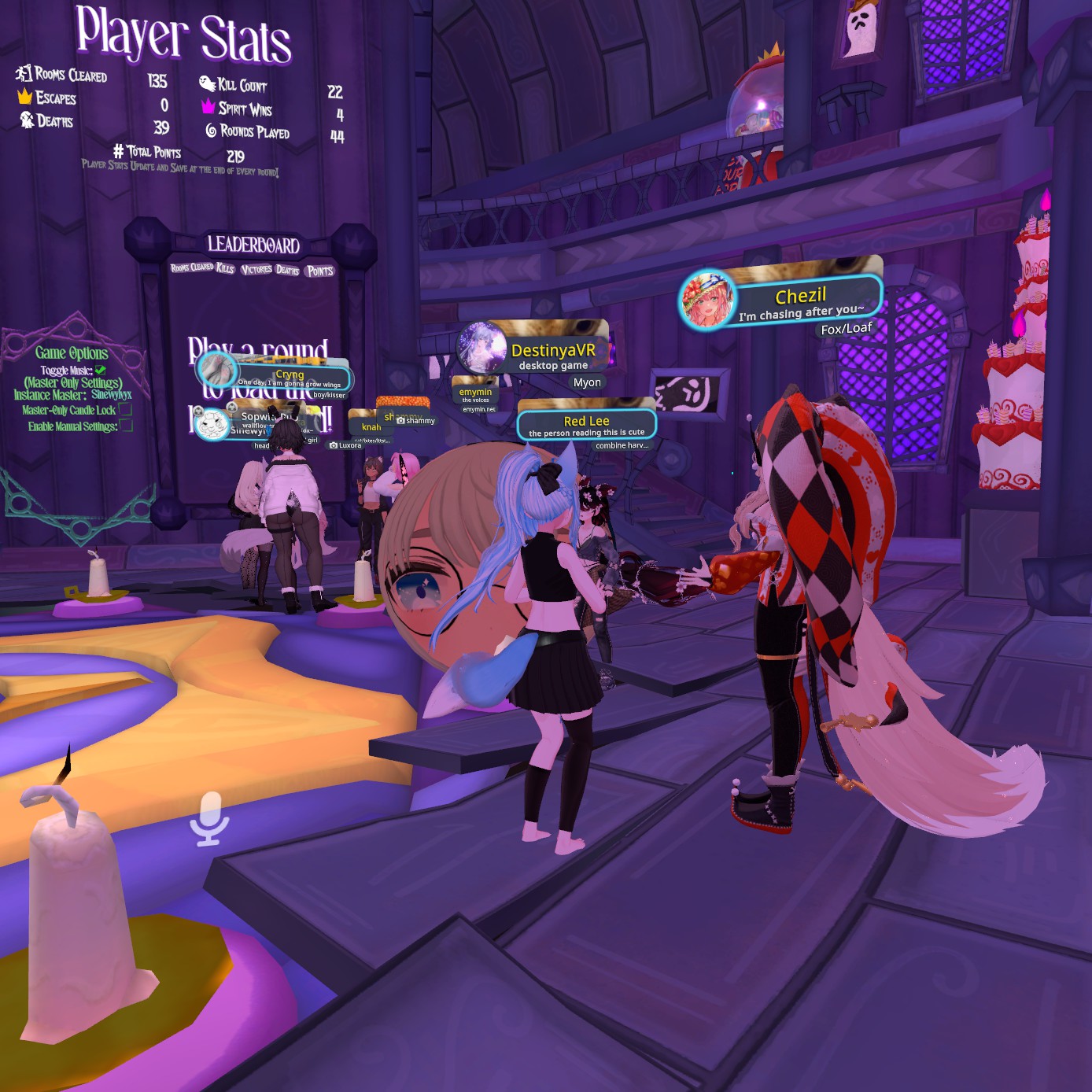Screen dimensions: 1092x1092
Task: Tick the Enable Manual Settings checkbox
Action: point(126,426)
